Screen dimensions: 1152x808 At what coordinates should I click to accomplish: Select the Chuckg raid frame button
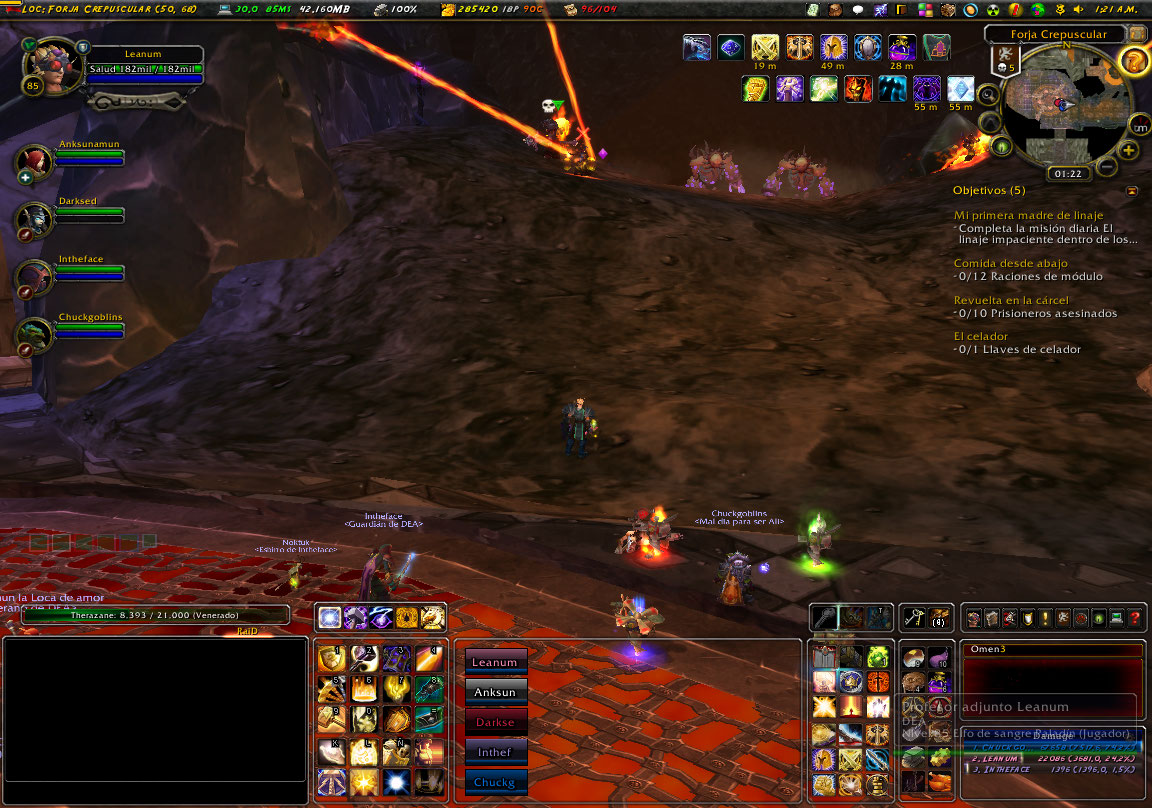(x=495, y=781)
